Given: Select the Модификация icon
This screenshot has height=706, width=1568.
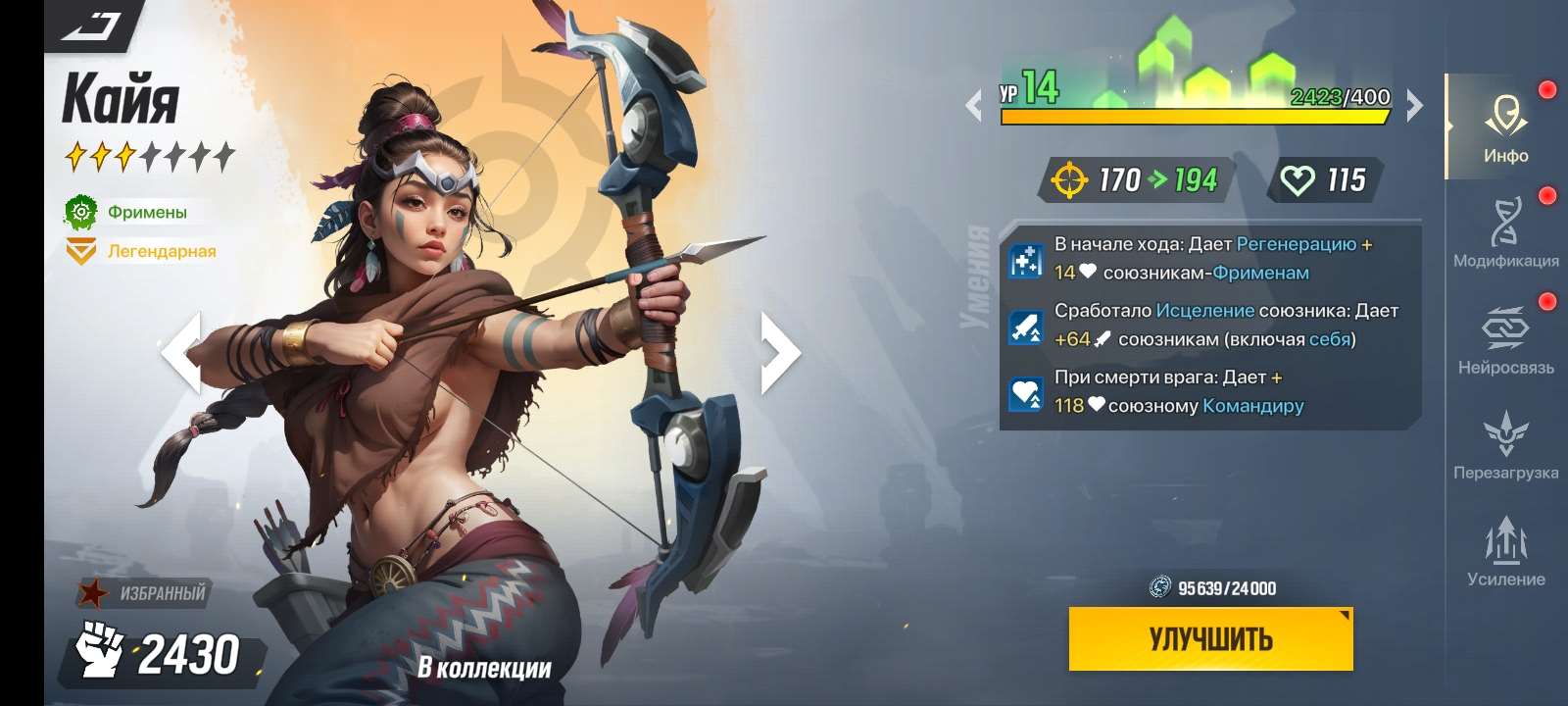Looking at the screenshot, I should pos(1505,230).
